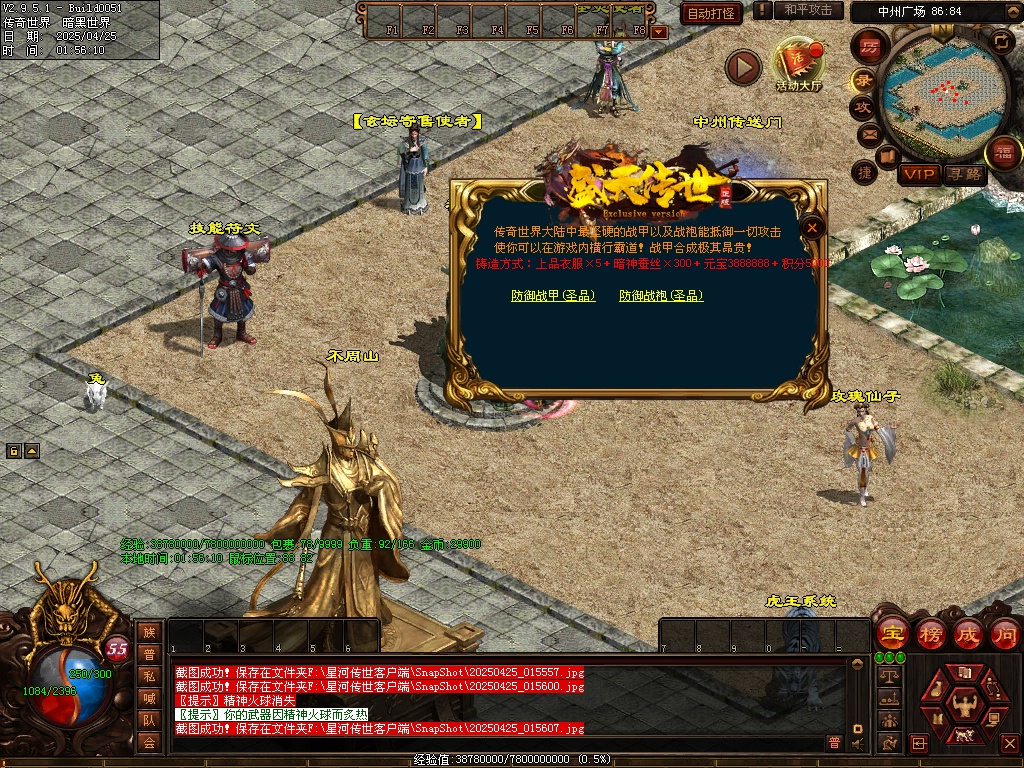
Task: Select the 喊 shout chat channel
Action: (149, 697)
